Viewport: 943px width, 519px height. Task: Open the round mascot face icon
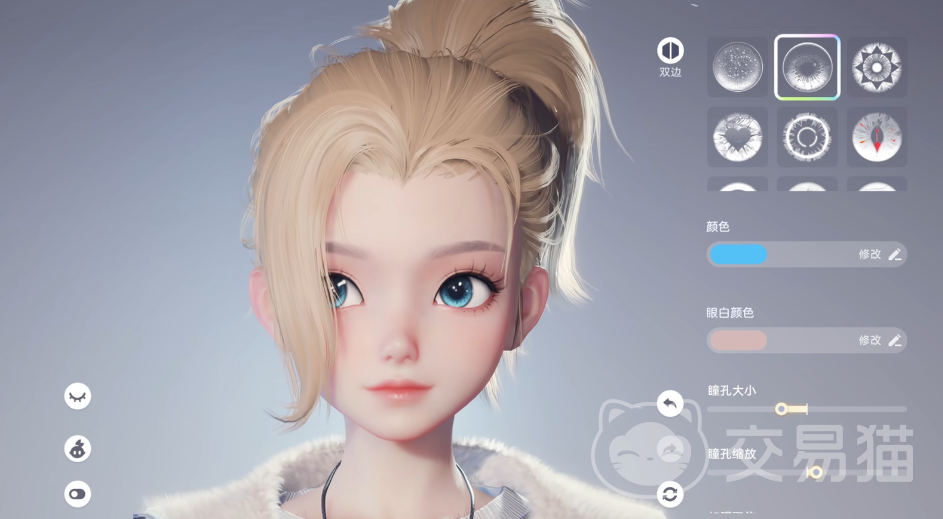[77, 449]
